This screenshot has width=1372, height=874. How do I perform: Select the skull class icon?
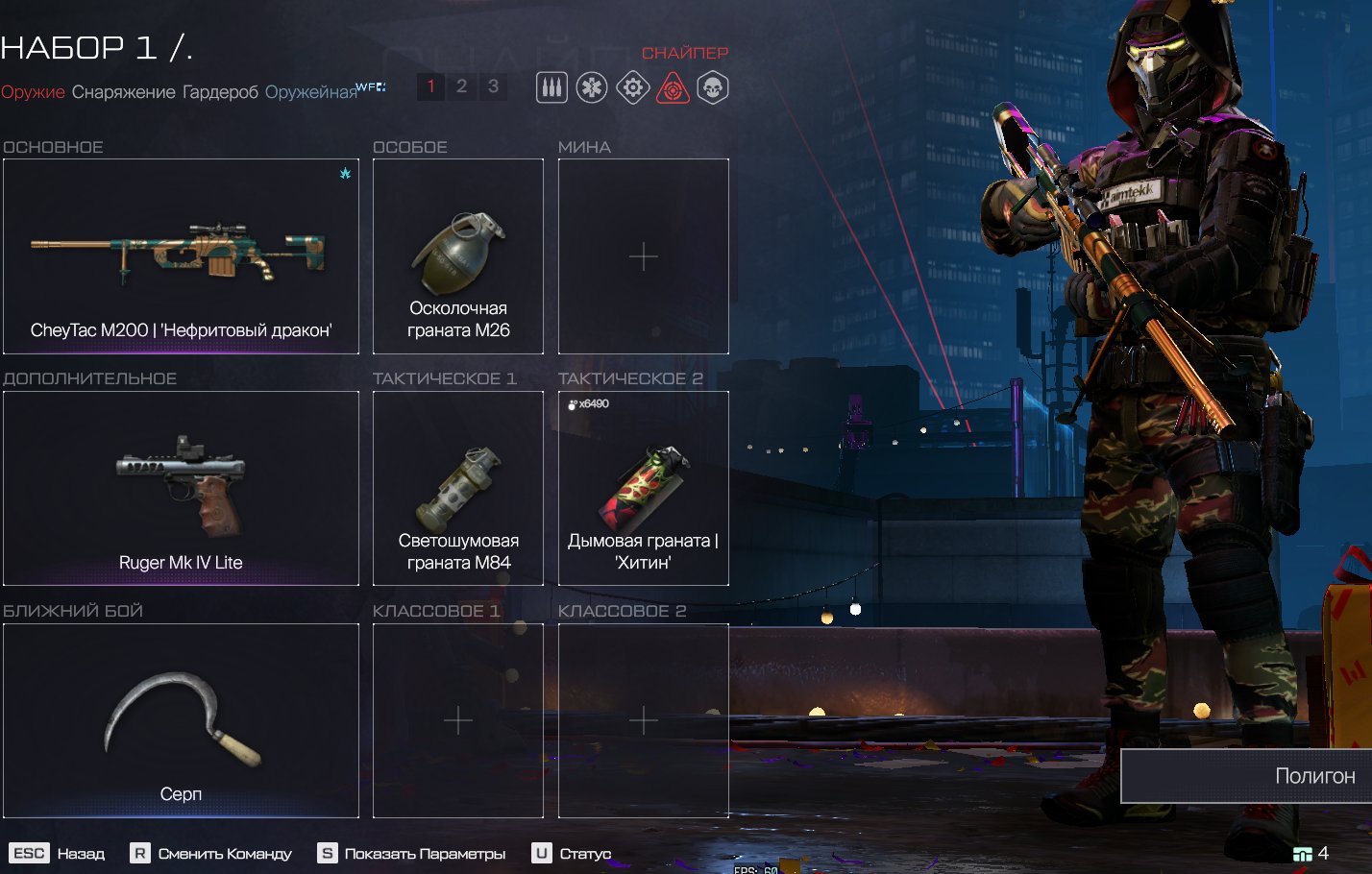pos(713,88)
